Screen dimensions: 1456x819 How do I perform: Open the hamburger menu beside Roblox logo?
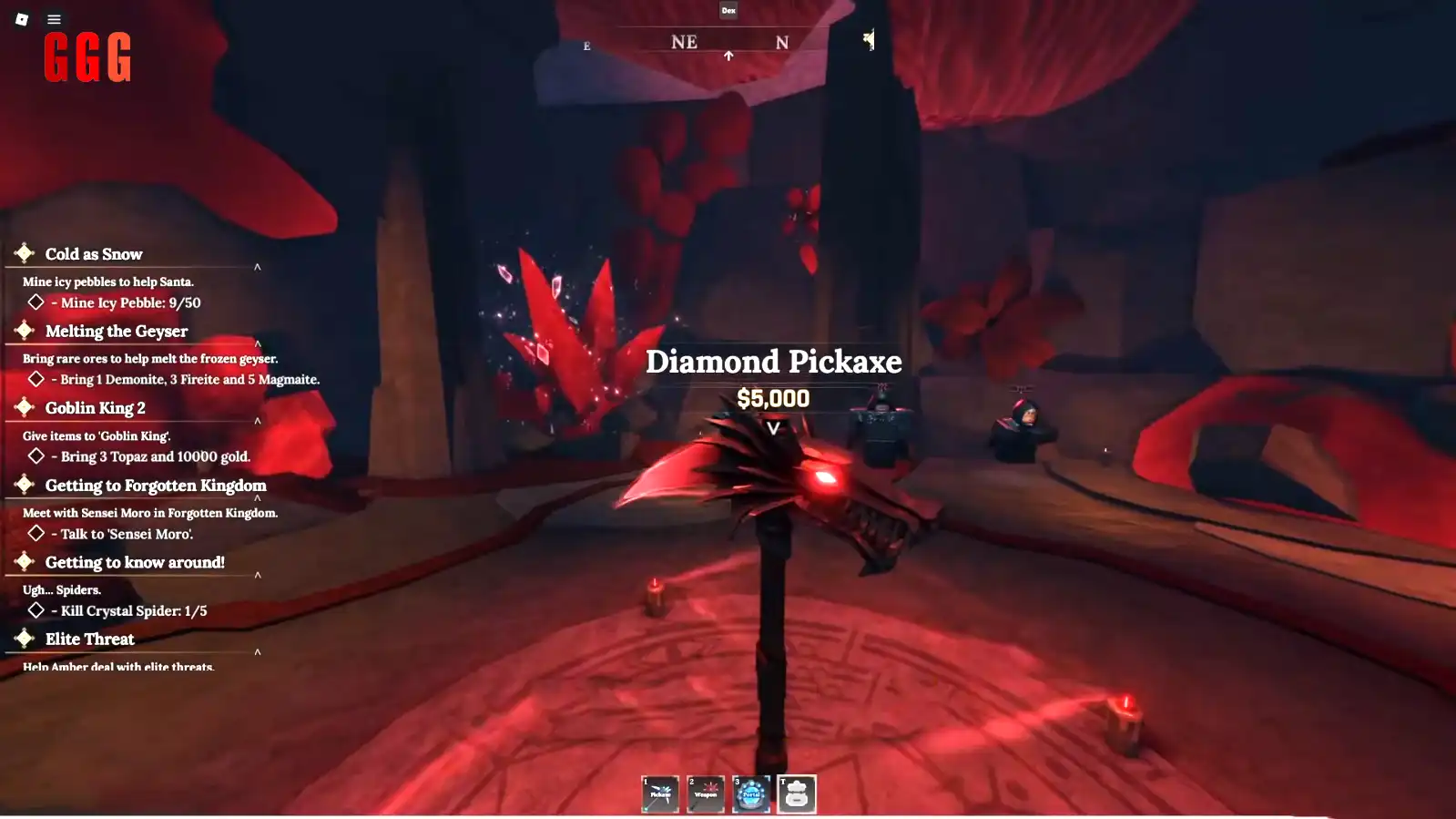[x=55, y=19]
